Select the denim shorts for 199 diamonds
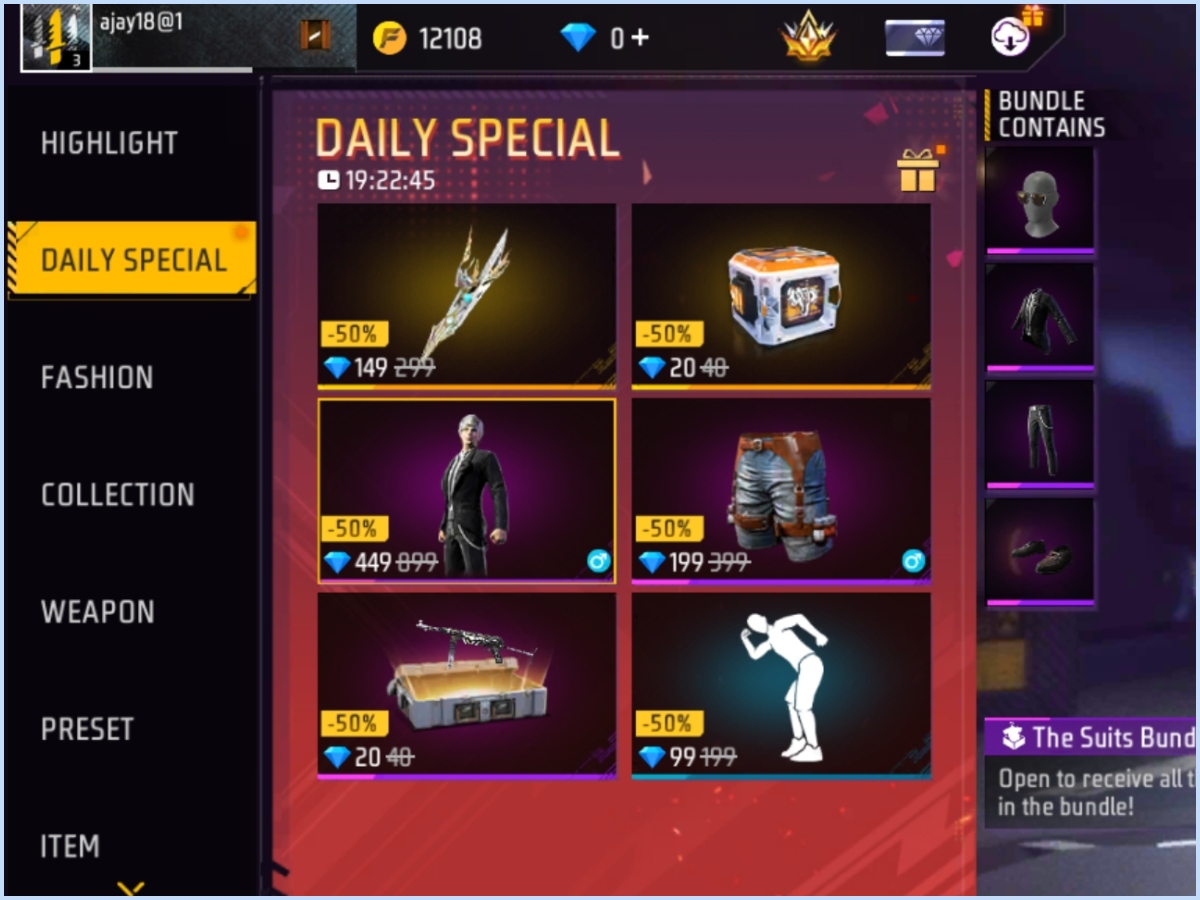This screenshot has width=1200, height=900. (x=781, y=490)
